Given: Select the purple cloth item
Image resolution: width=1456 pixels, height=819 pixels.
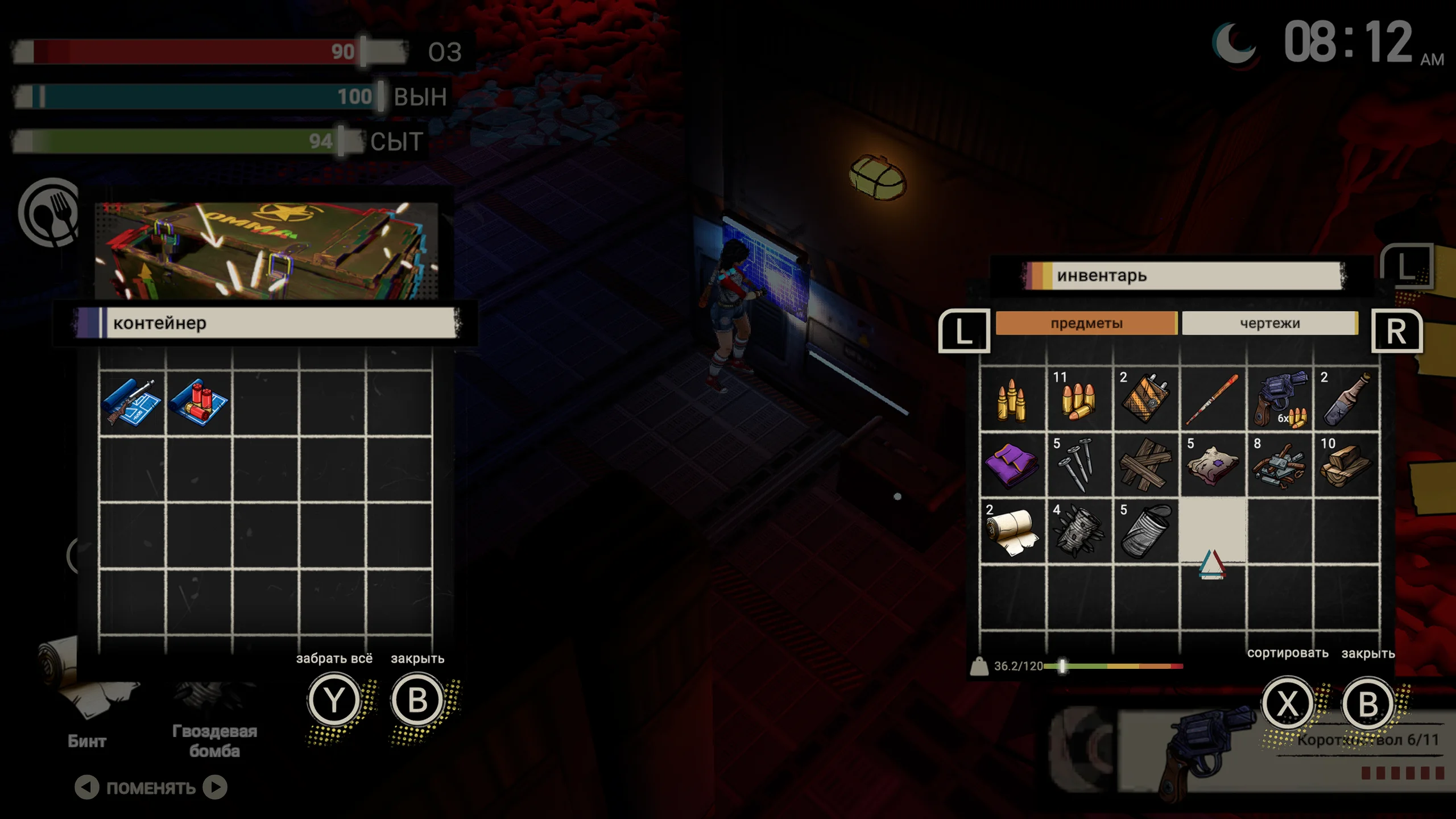Looking at the screenshot, I should 1012,465.
